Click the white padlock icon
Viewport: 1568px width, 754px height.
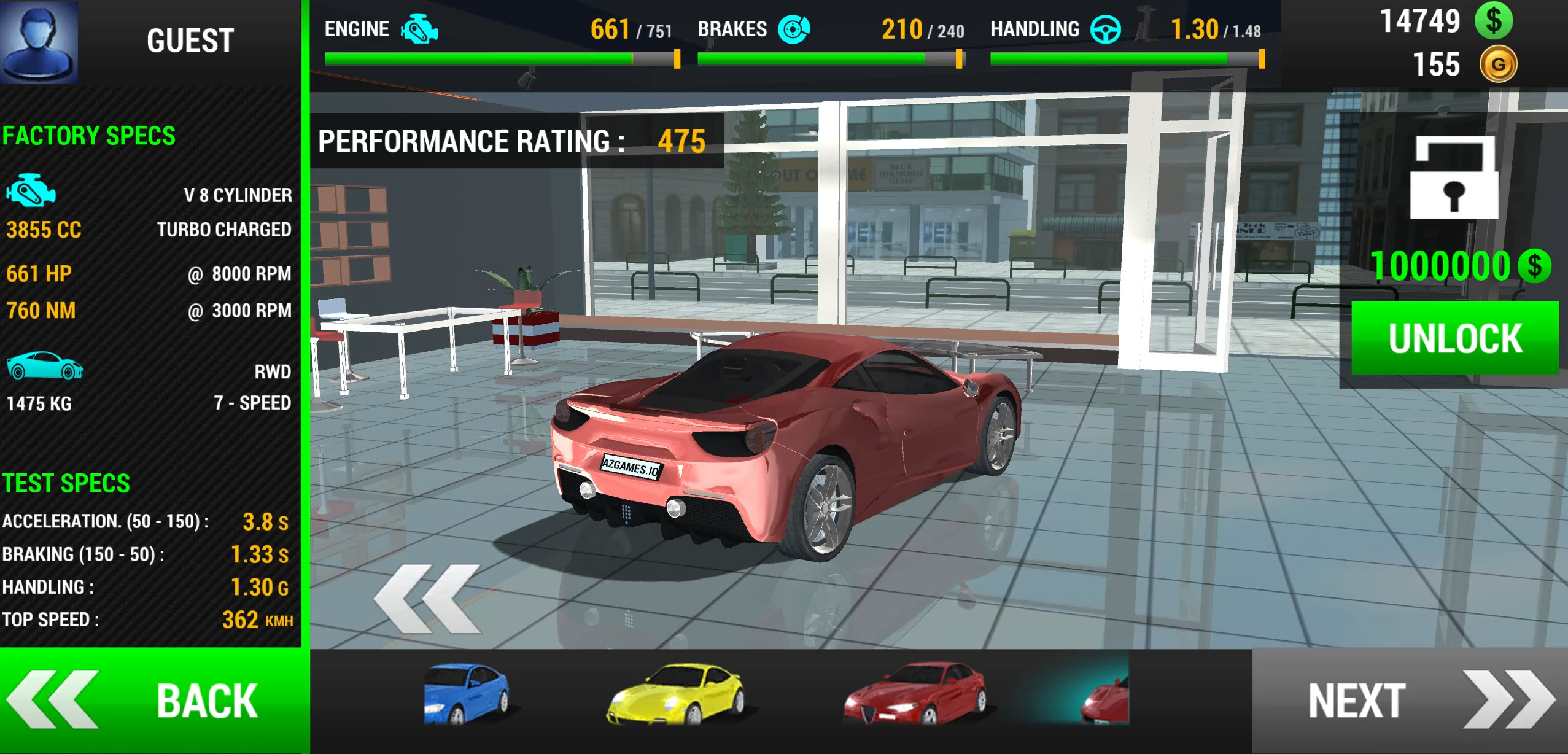coord(1454,178)
